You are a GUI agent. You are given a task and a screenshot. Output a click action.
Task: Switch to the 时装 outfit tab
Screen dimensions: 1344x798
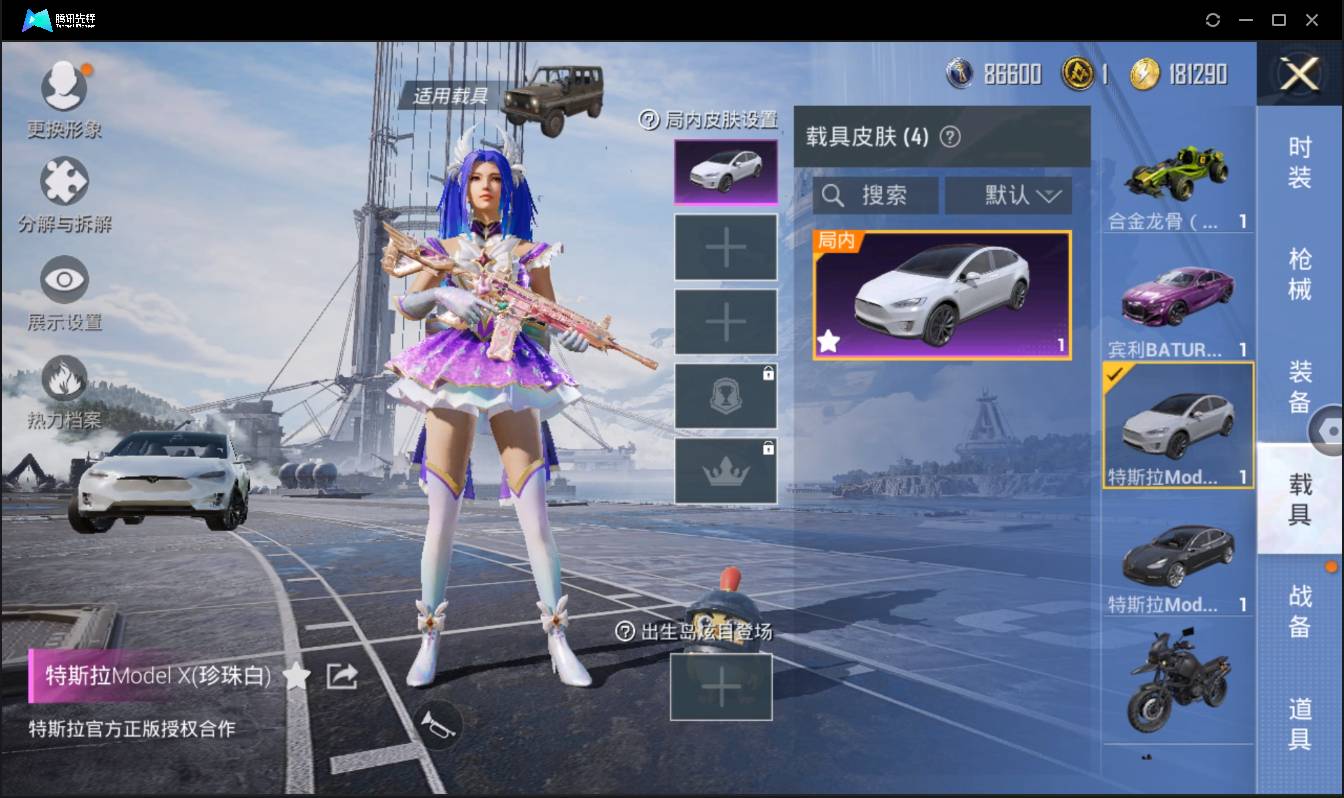(x=1299, y=162)
